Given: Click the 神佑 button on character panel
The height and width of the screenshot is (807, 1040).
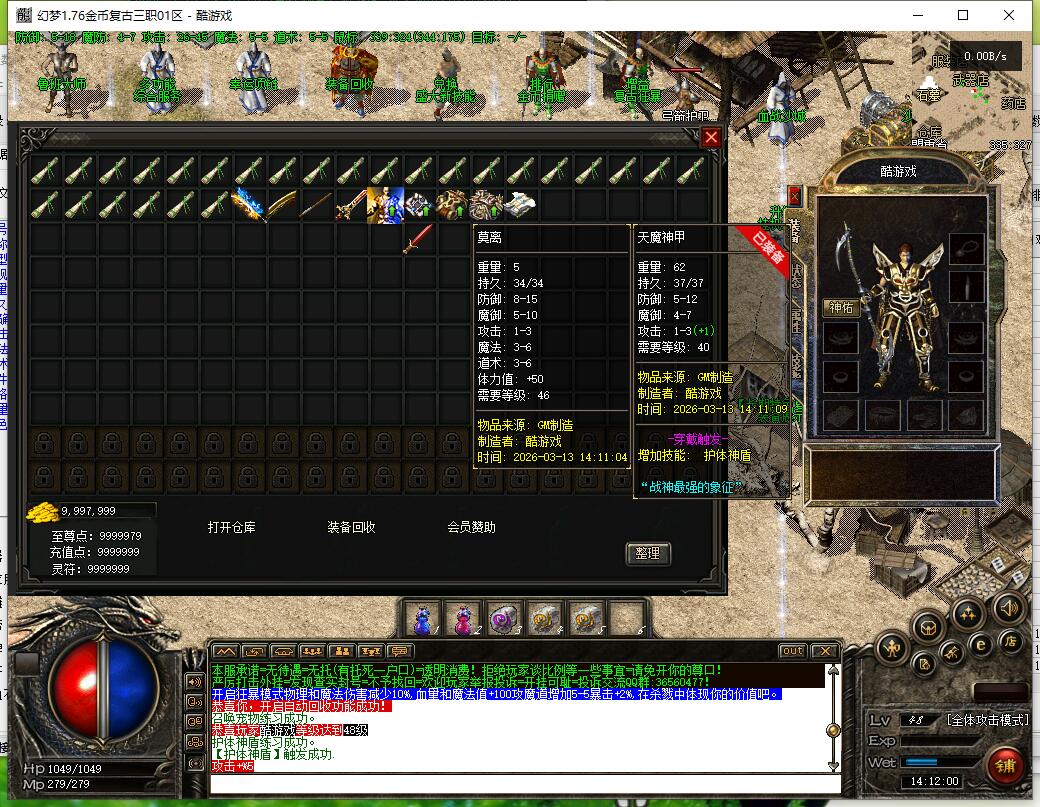Looking at the screenshot, I should pyautogui.click(x=841, y=308).
